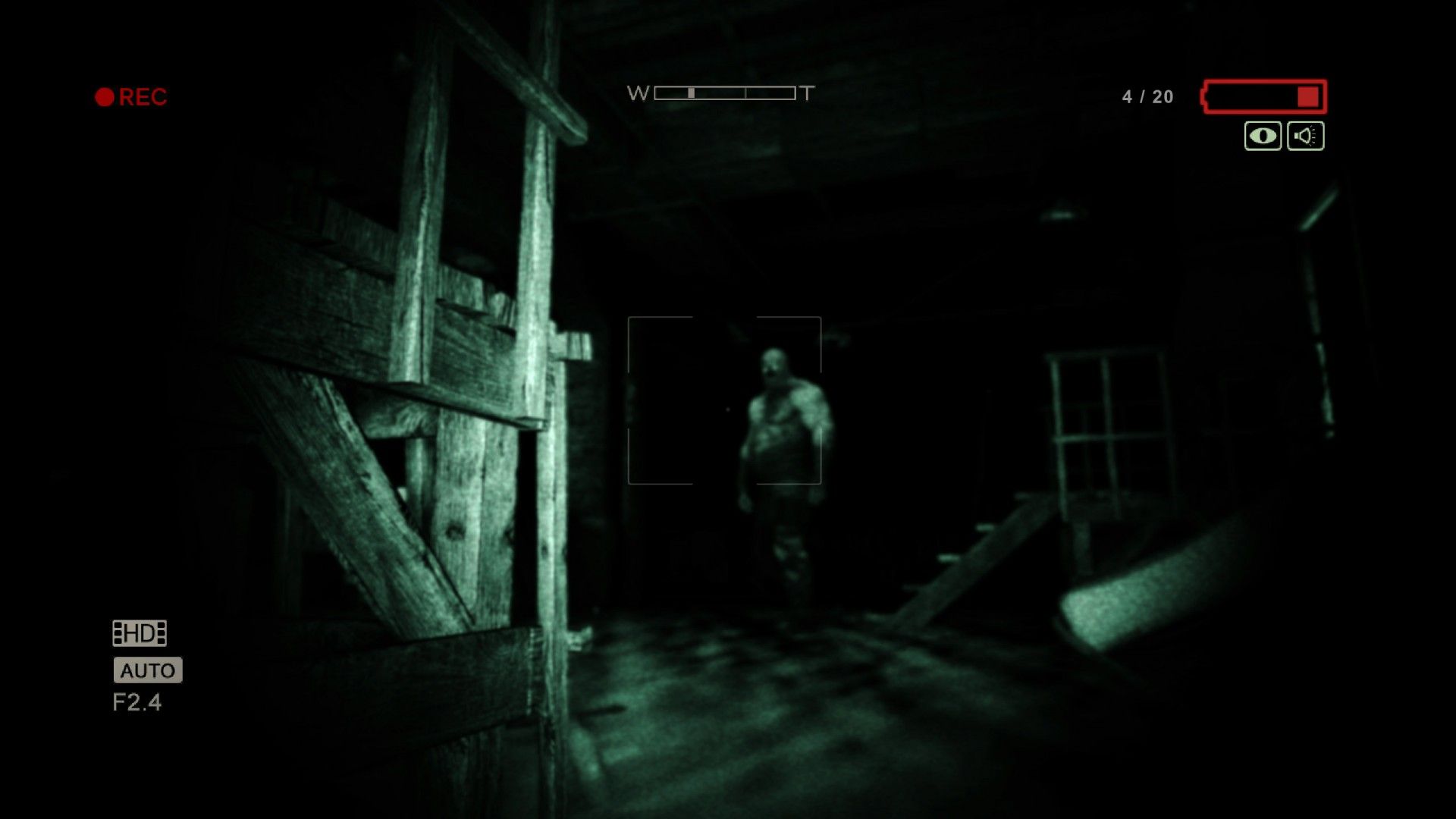Screen dimensions: 1456x819
Task: Select the 4 / 20 batteries counter
Action: pos(1146,96)
